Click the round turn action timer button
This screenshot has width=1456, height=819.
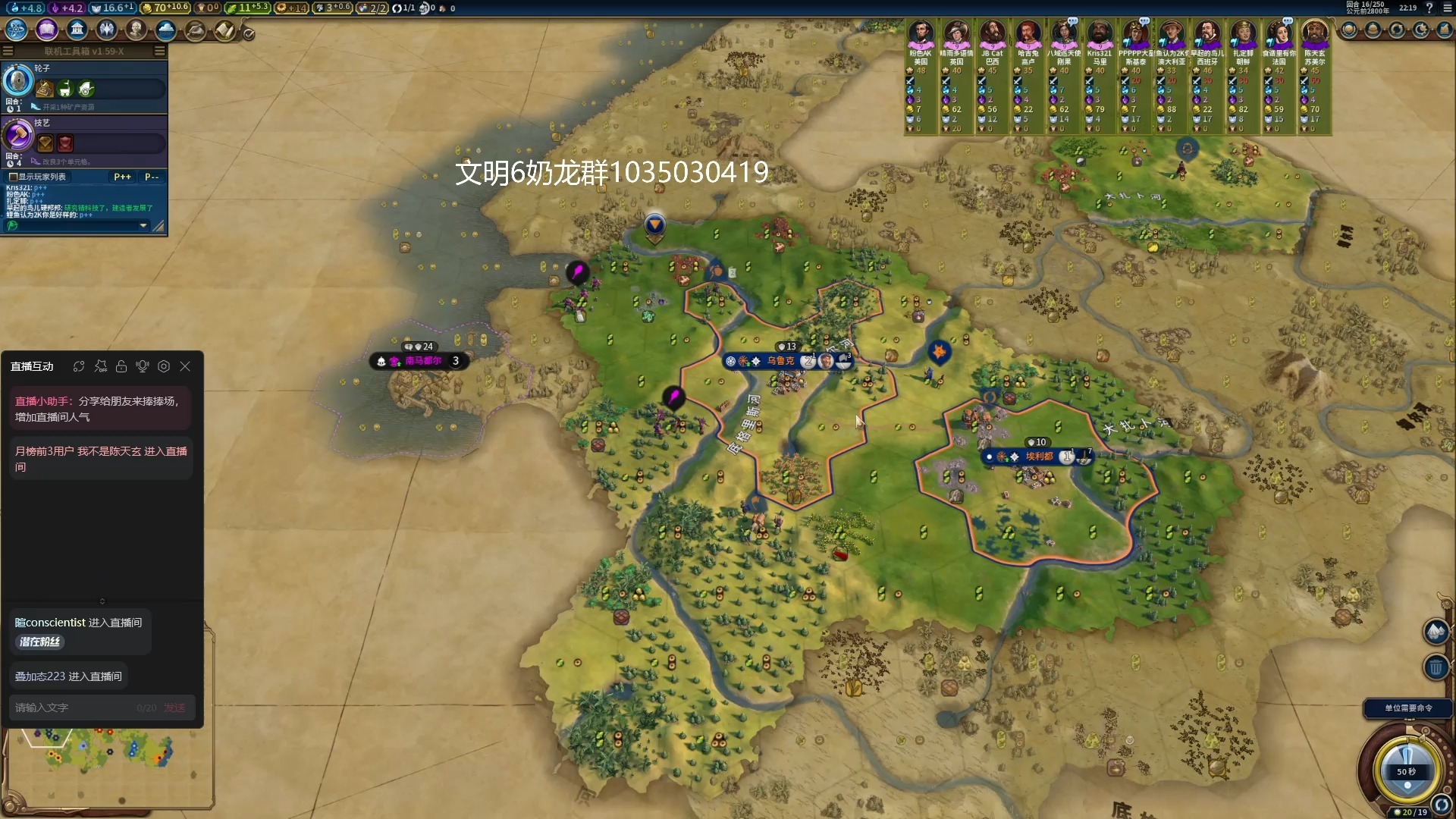point(1406,767)
